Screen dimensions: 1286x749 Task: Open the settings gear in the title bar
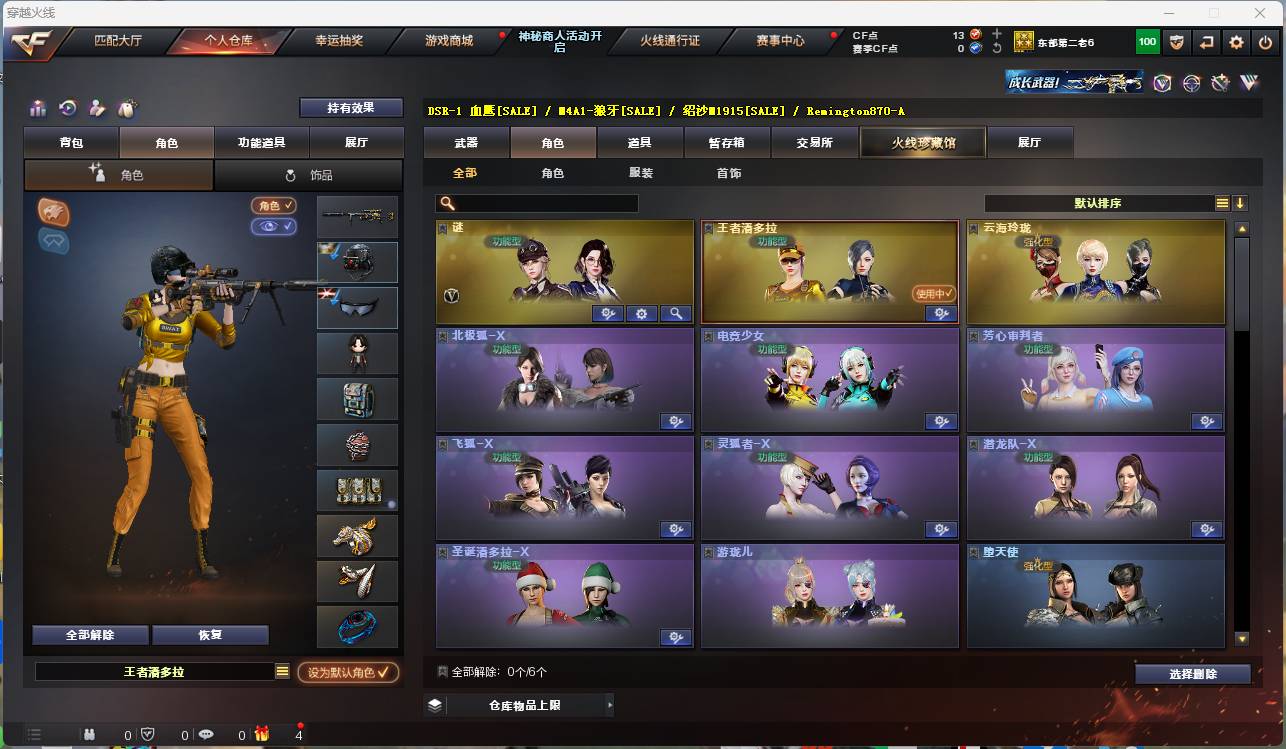[1236, 42]
